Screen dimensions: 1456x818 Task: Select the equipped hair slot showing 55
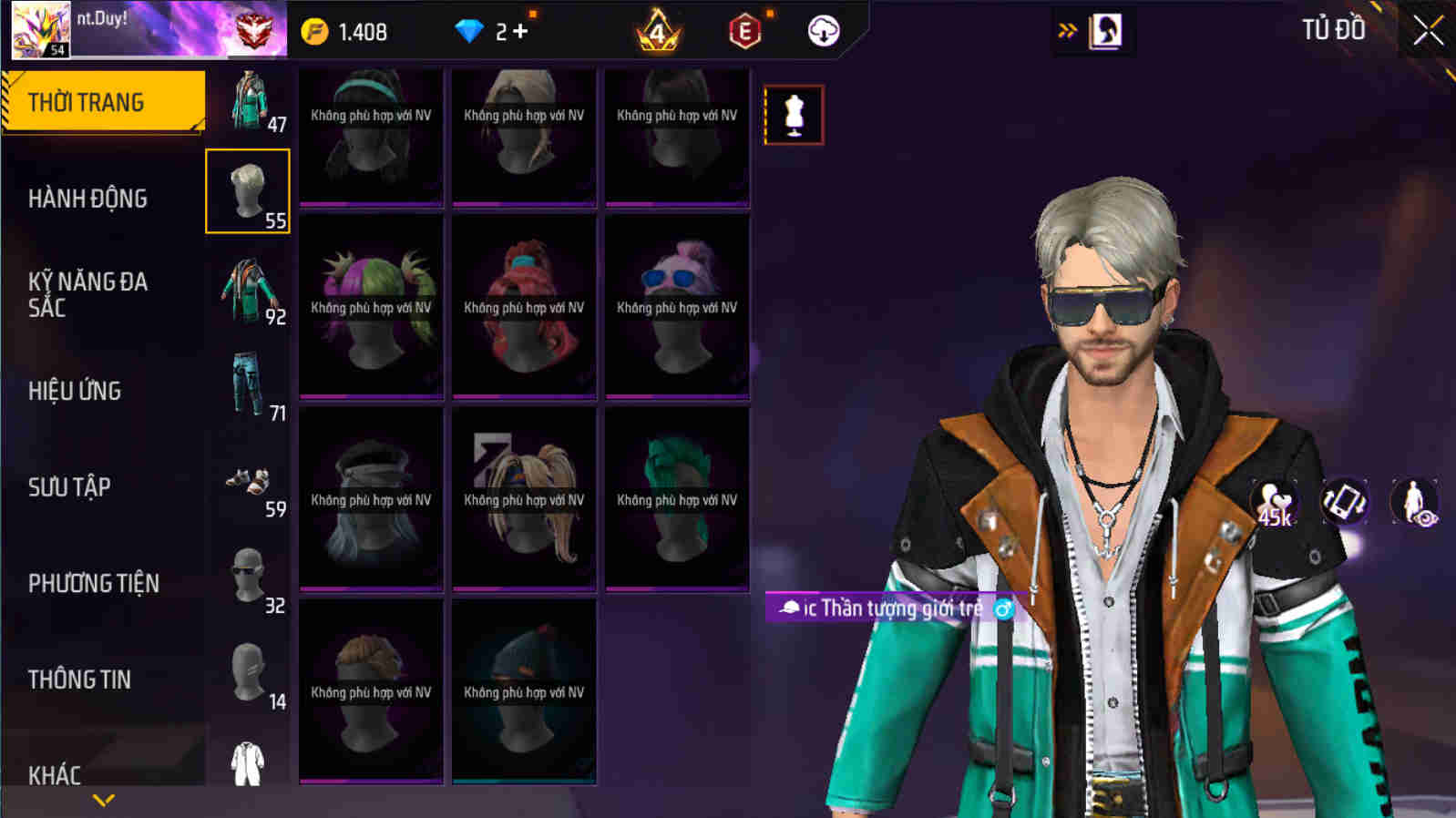[x=248, y=189]
